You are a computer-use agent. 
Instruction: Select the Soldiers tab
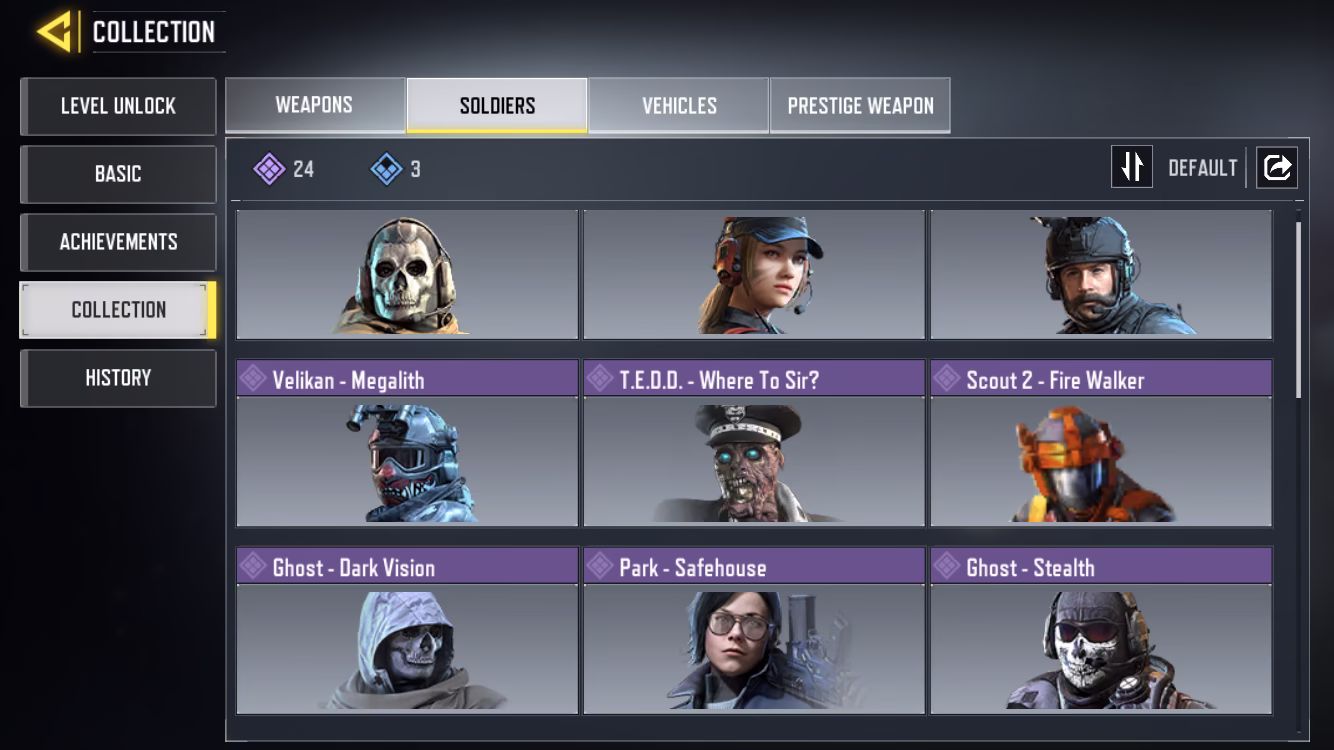tap(497, 105)
